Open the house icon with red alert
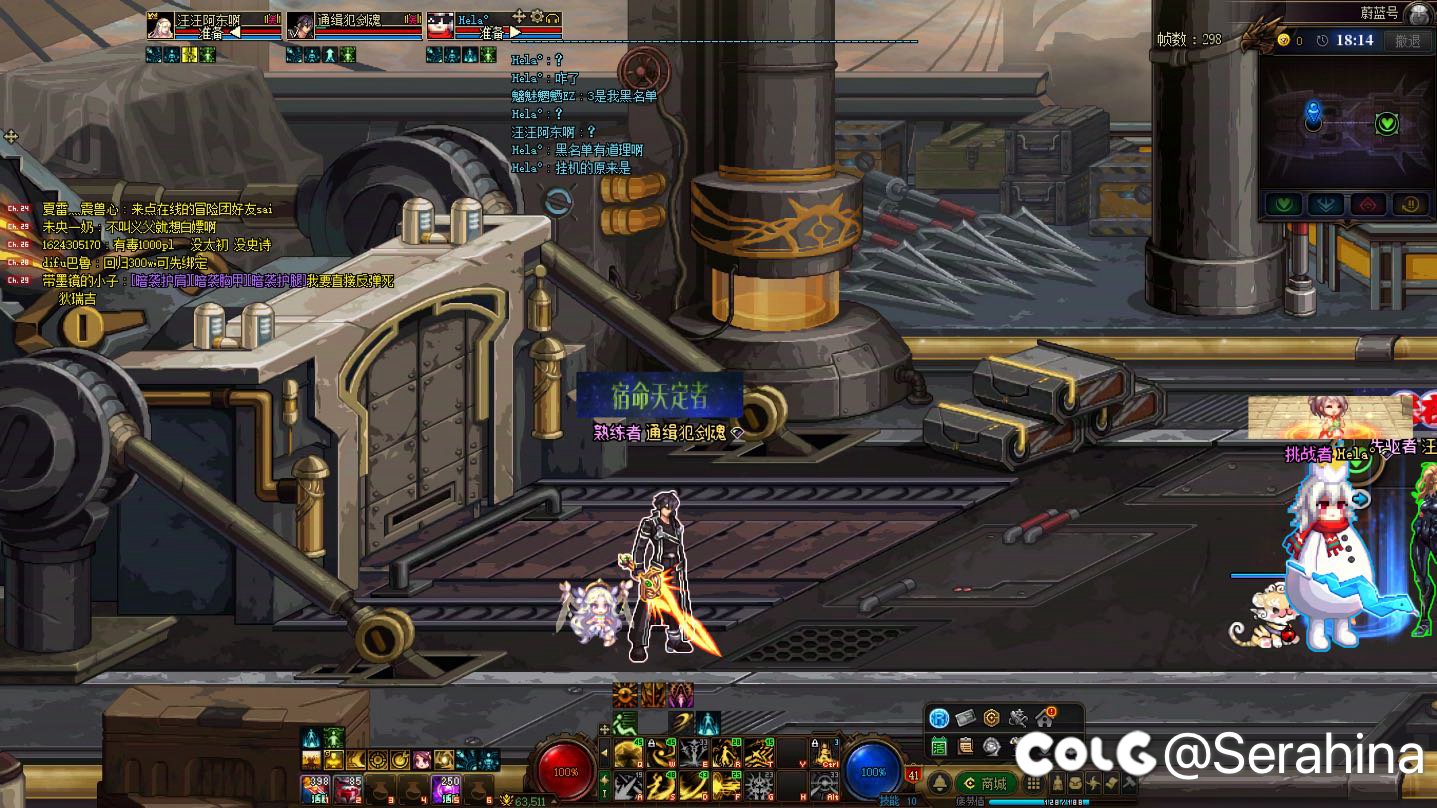 [x=1045, y=717]
